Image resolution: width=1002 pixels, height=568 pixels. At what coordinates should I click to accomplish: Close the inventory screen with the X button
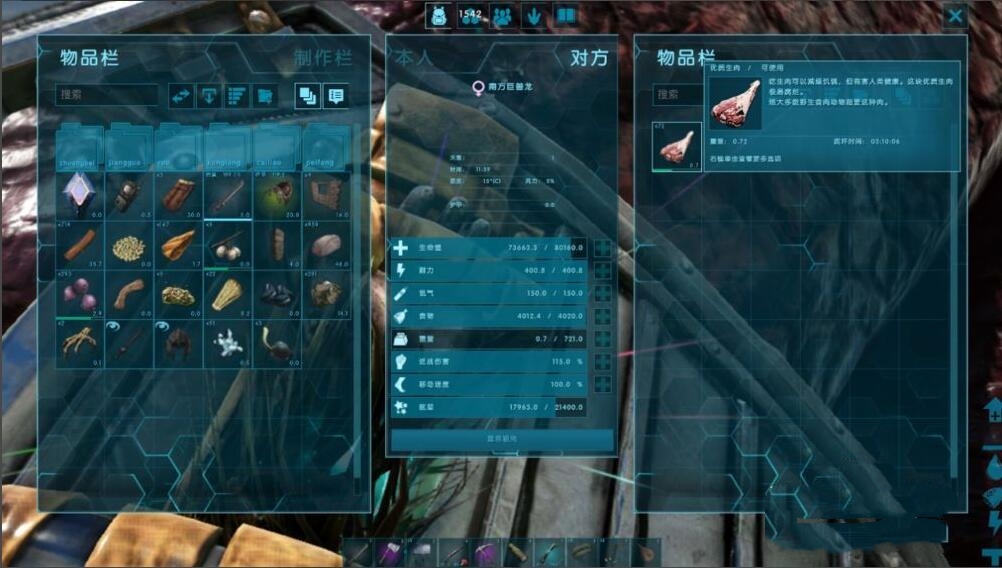(x=955, y=16)
